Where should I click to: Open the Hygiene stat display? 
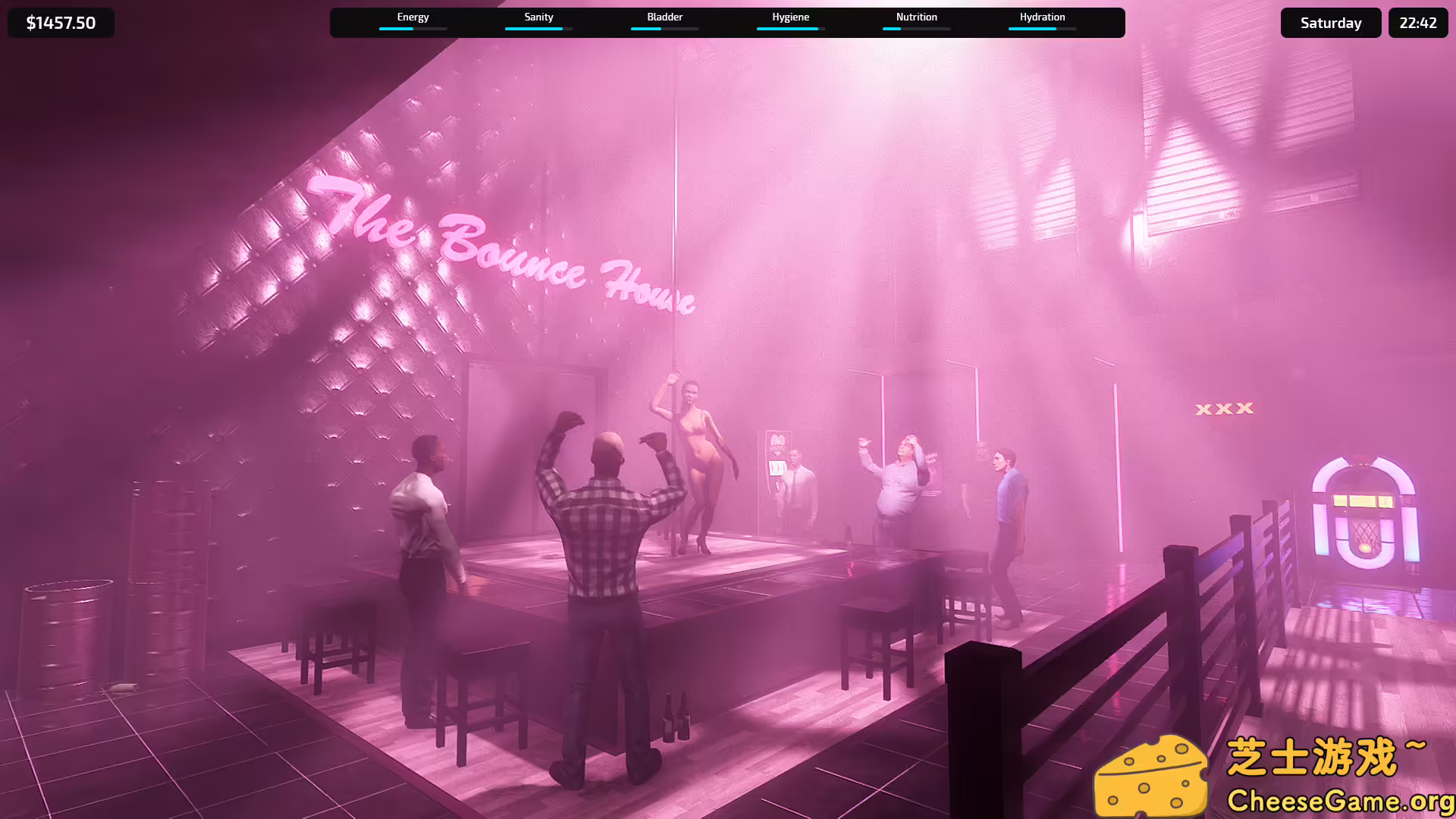[789, 17]
